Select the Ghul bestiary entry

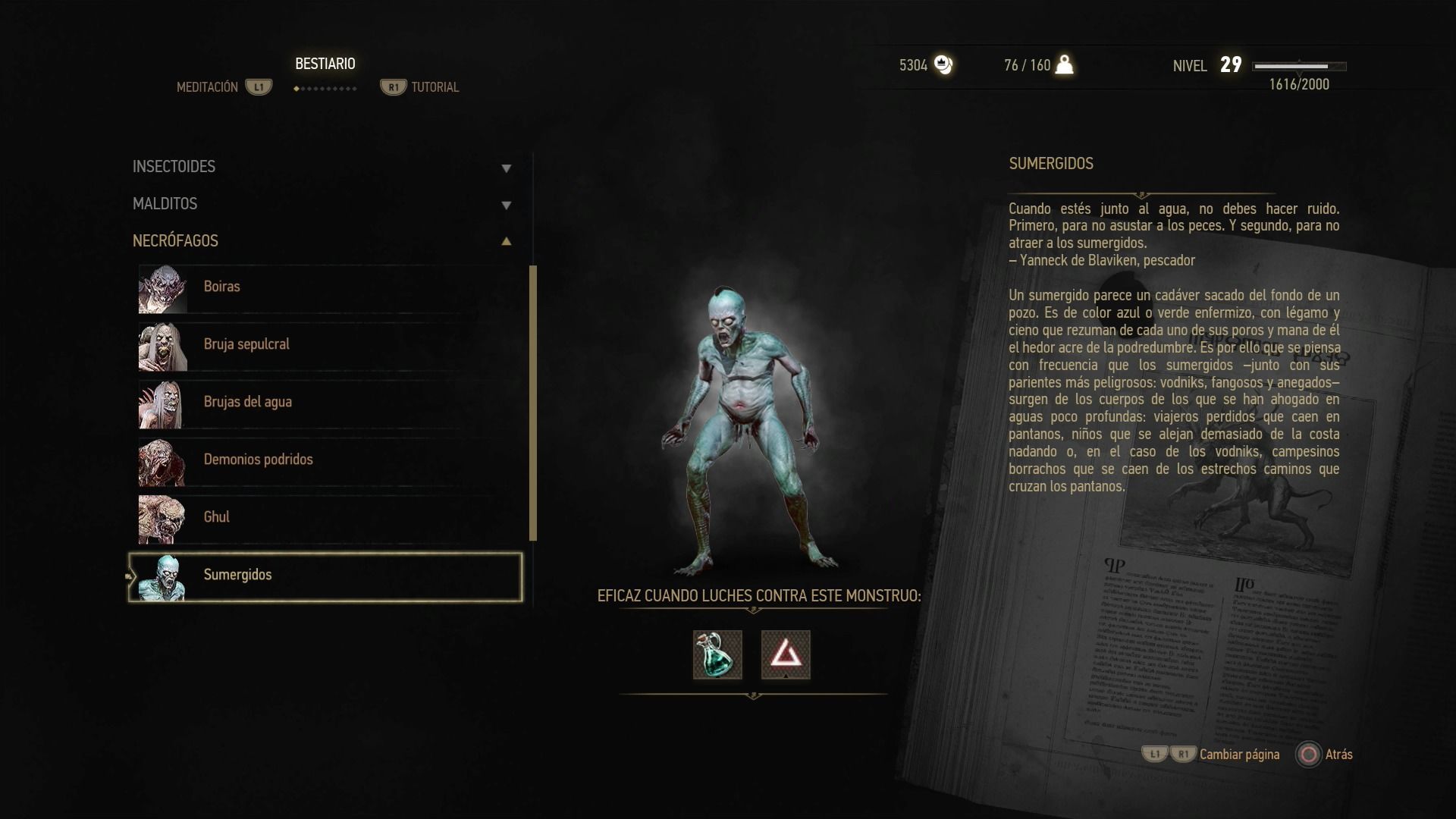click(x=326, y=518)
